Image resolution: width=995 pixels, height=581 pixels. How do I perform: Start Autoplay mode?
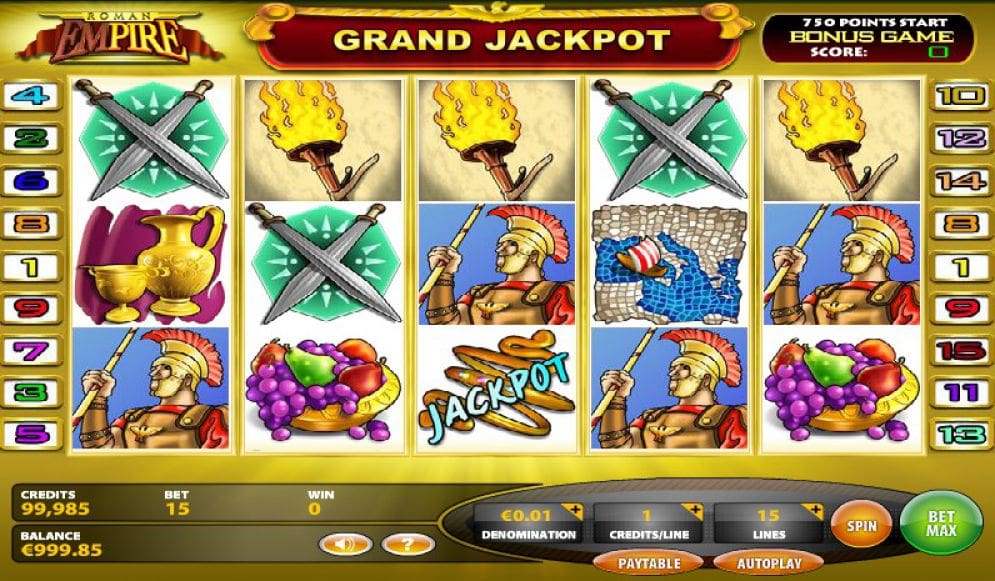coord(769,563)
